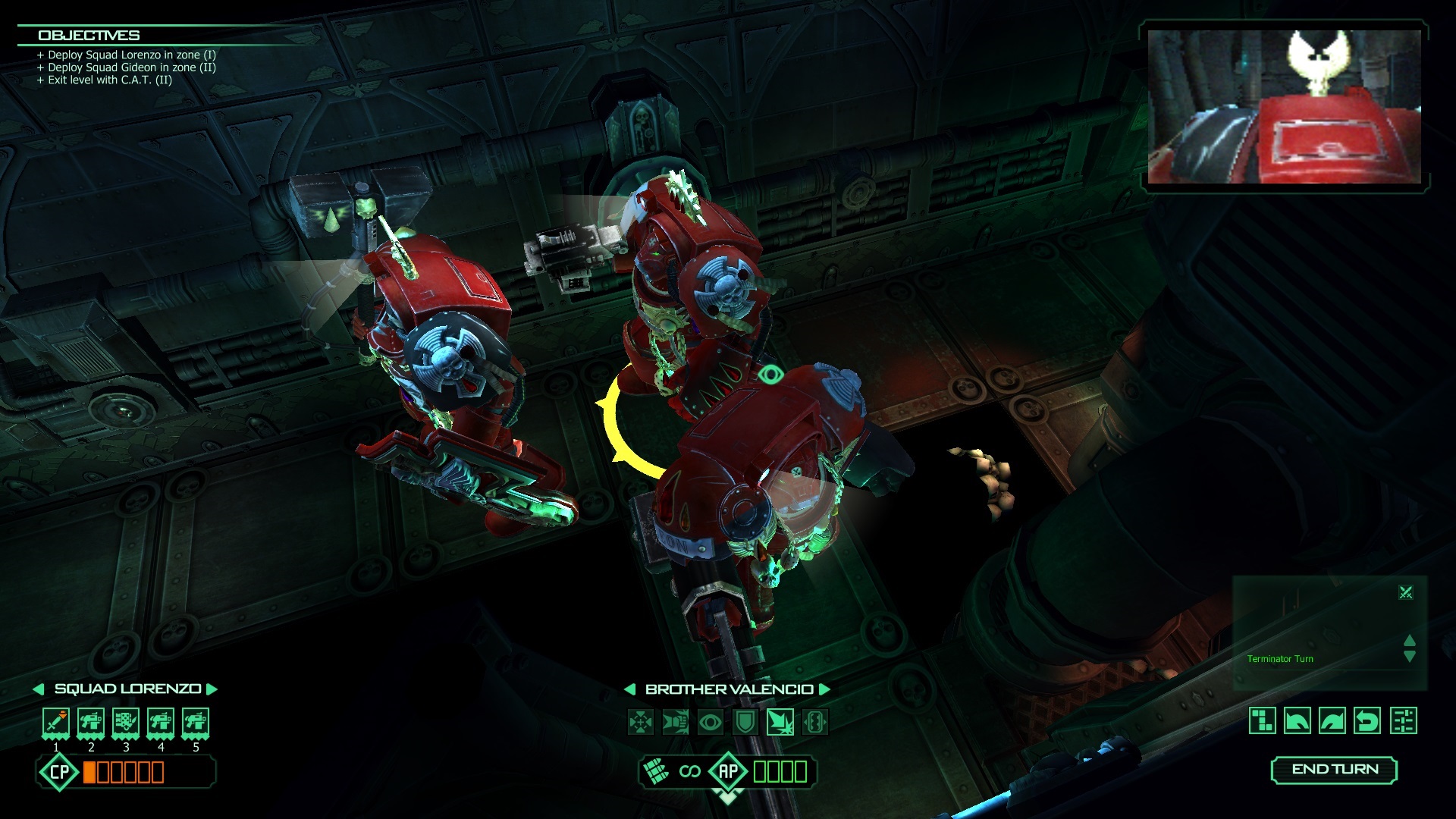Rotate camera right with curved arrow button

point(1332,720)
